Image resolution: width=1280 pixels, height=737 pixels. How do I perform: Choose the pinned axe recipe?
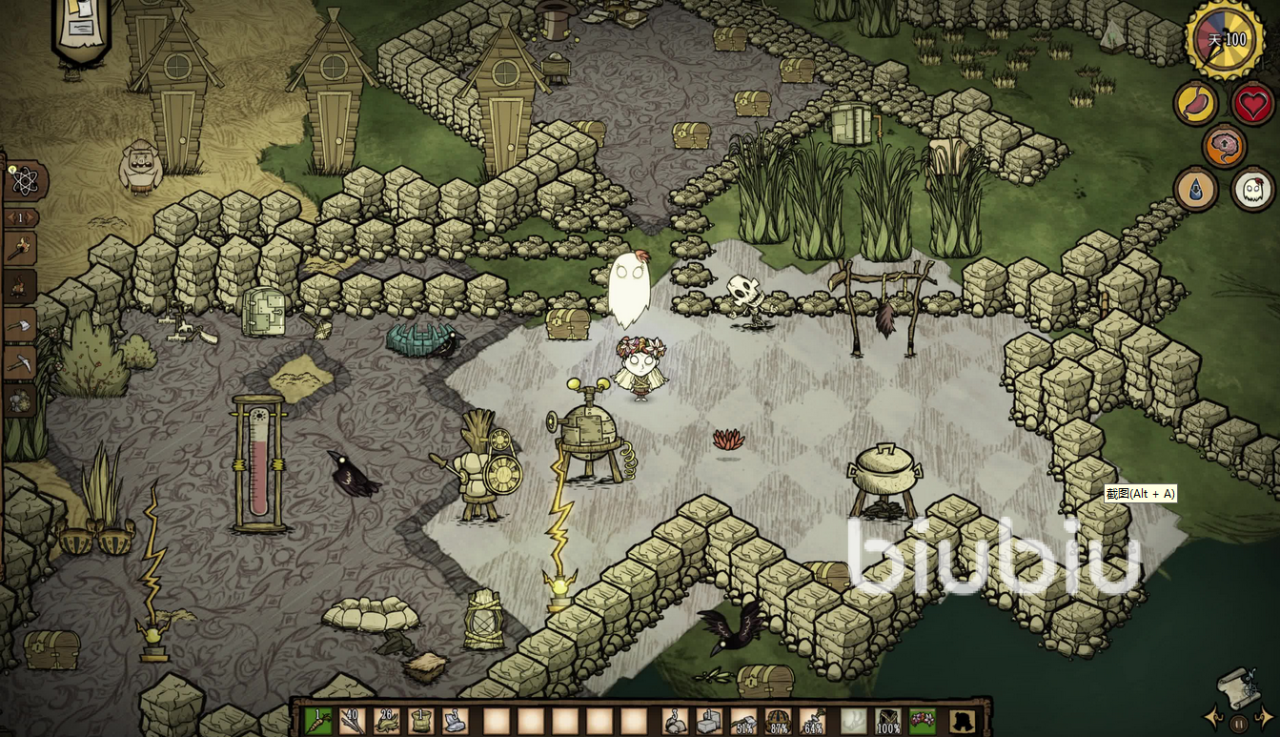pos(21,324)
